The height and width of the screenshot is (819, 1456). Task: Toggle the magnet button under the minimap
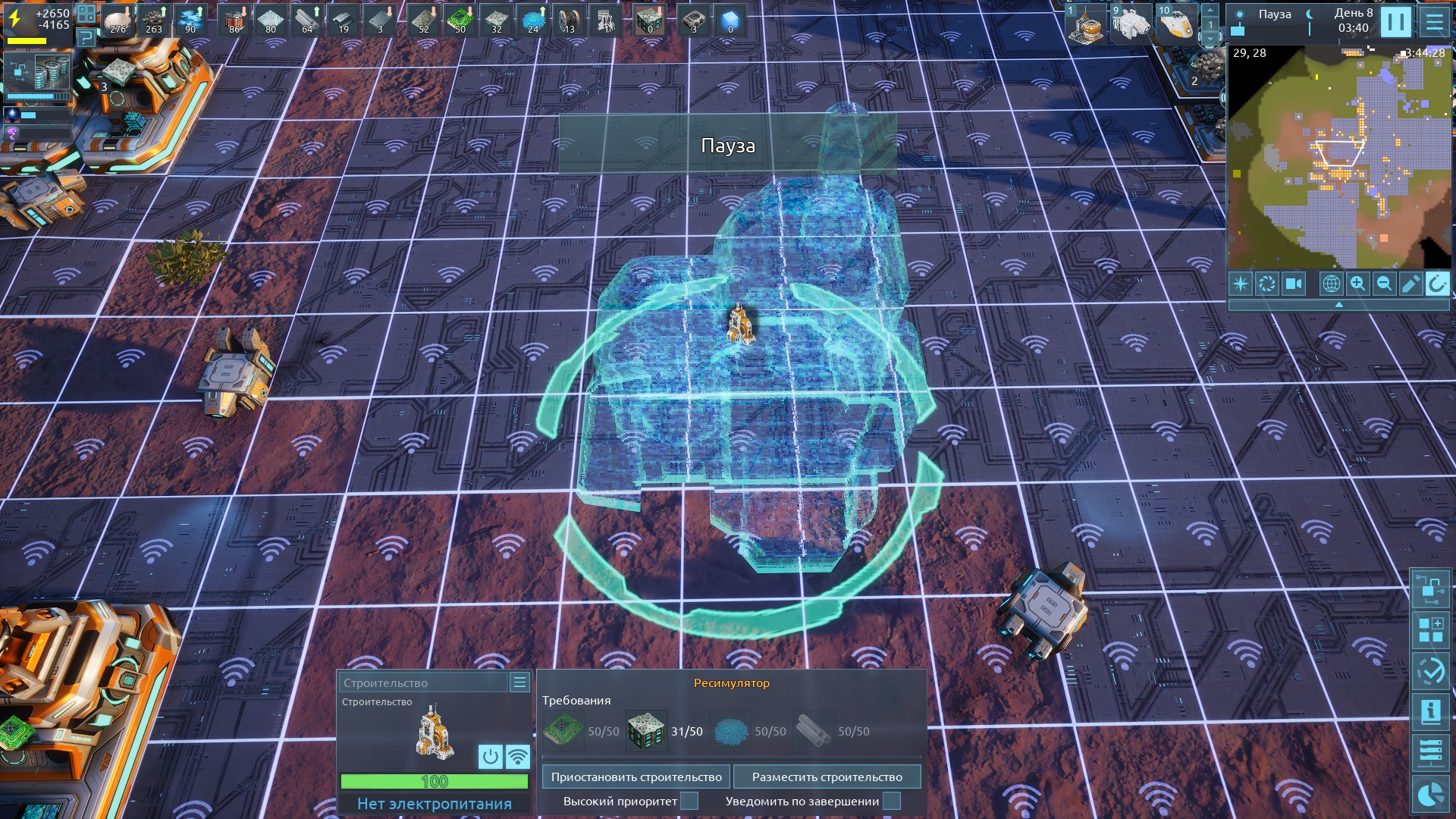point(1437,284)
